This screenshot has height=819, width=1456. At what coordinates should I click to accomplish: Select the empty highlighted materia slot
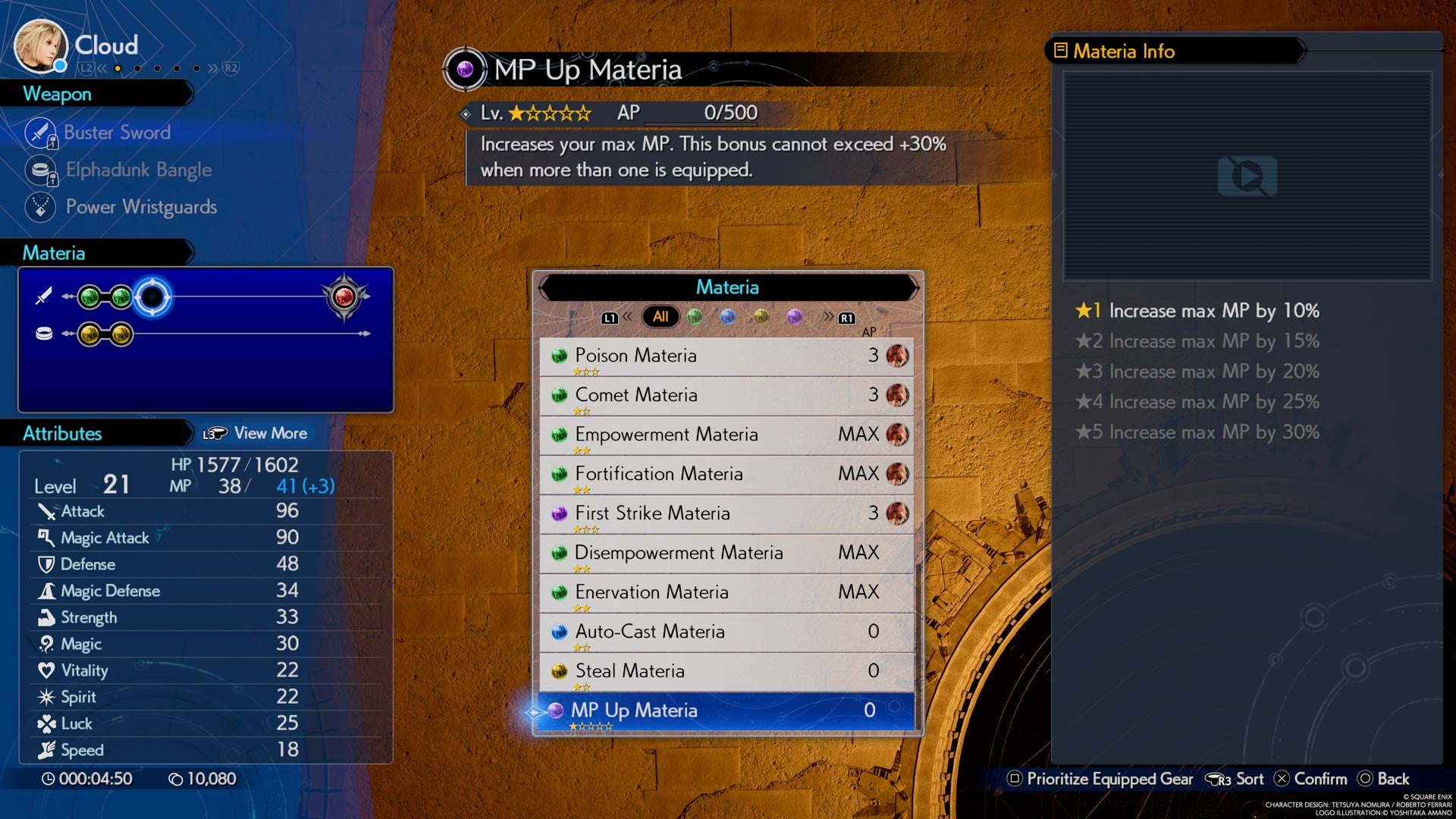click(152, 297)
